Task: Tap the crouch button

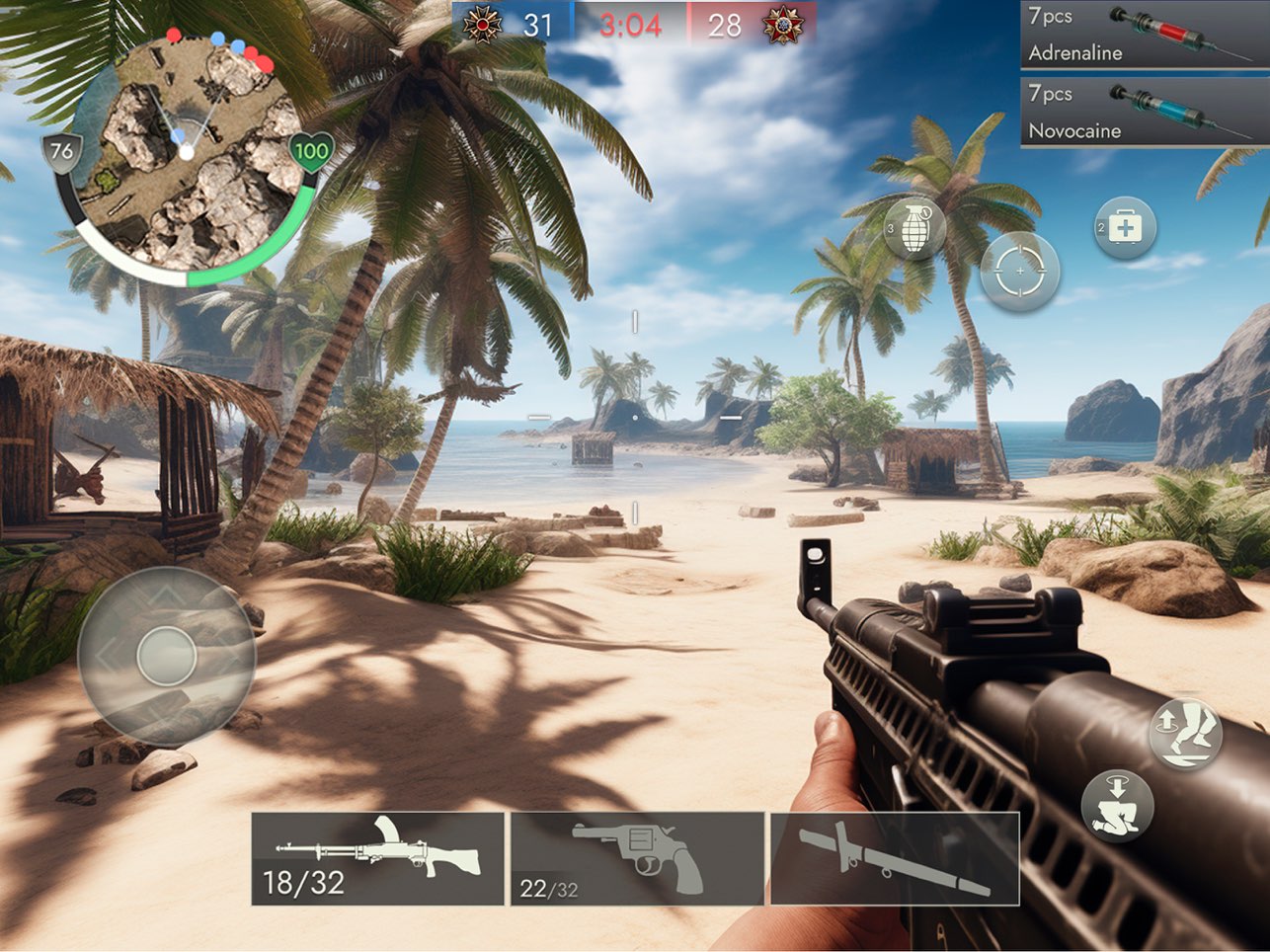Action: point(1117,806)
